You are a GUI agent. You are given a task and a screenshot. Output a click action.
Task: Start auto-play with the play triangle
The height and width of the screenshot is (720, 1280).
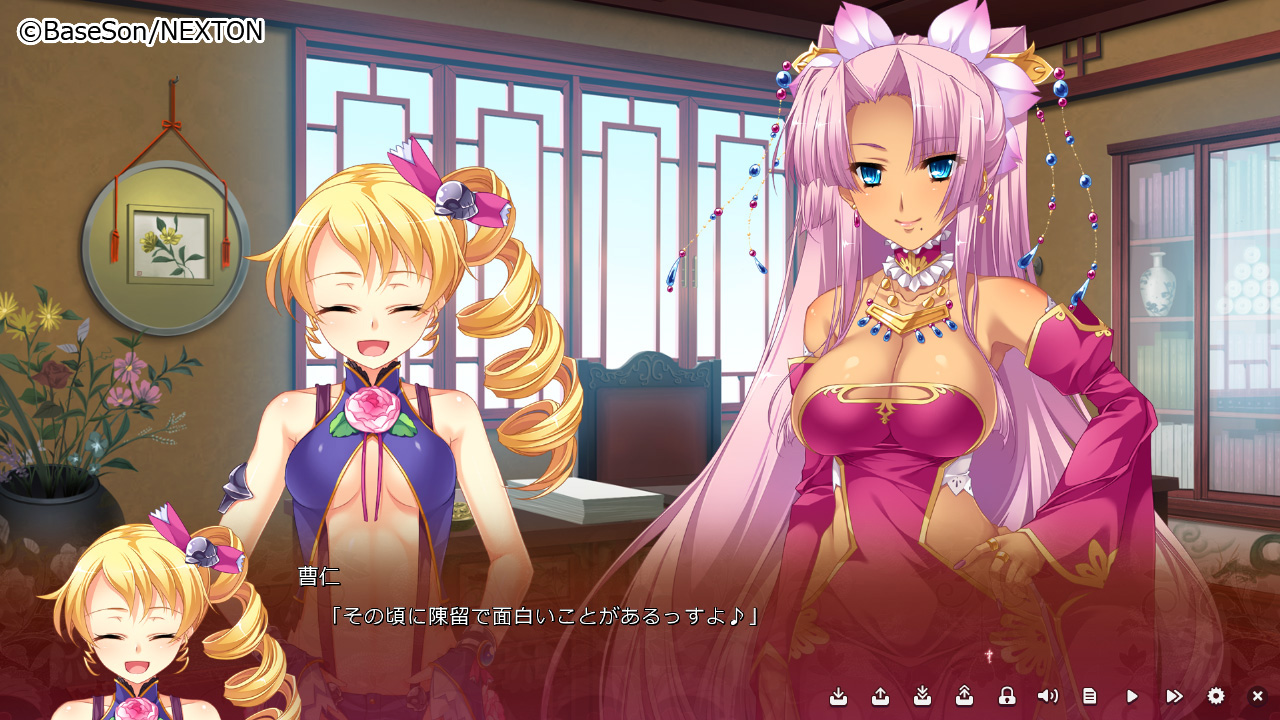pos(1132,696)
